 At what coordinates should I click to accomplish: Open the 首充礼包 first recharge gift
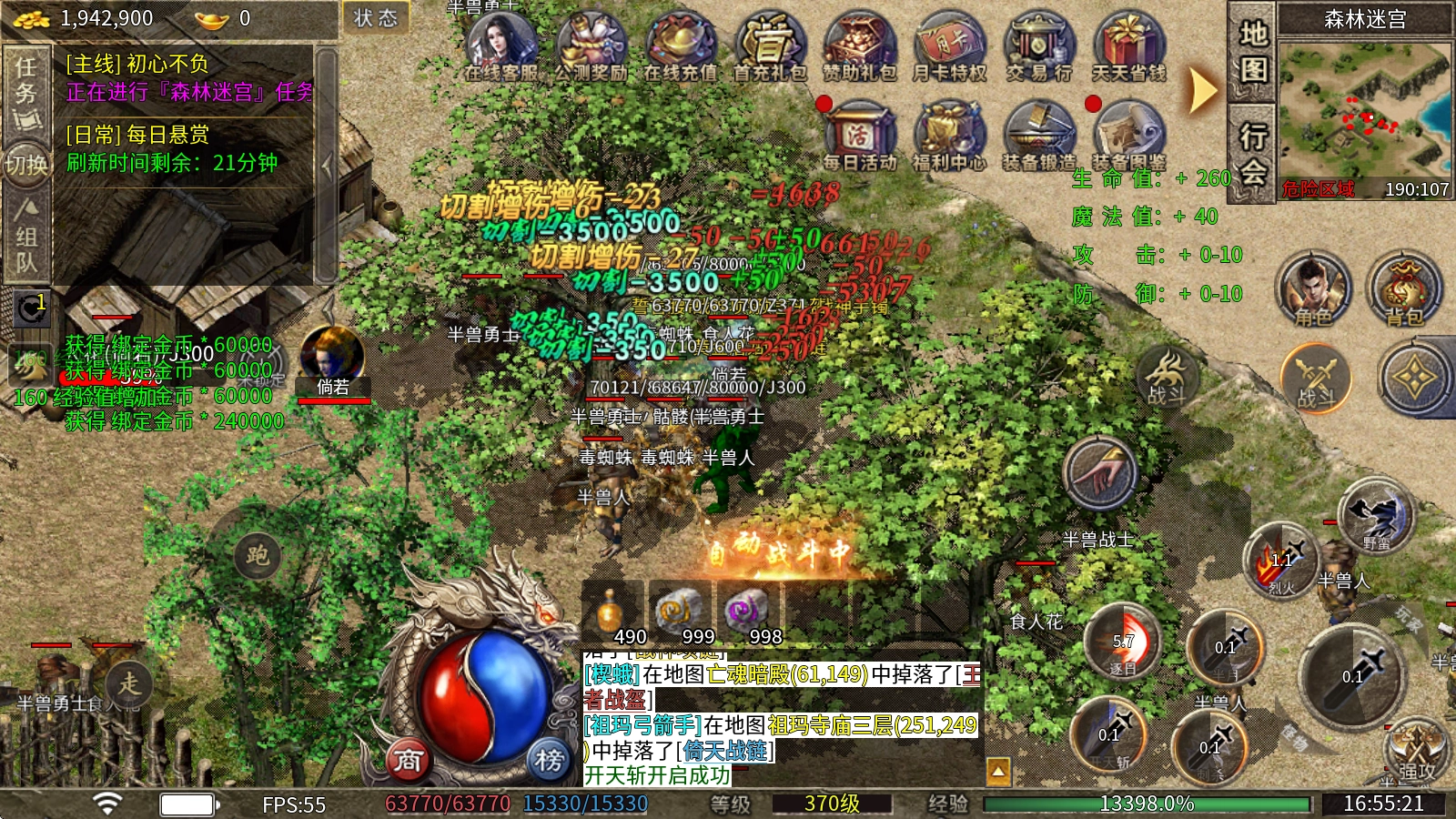pyautogui.click(x=769, y=45)
